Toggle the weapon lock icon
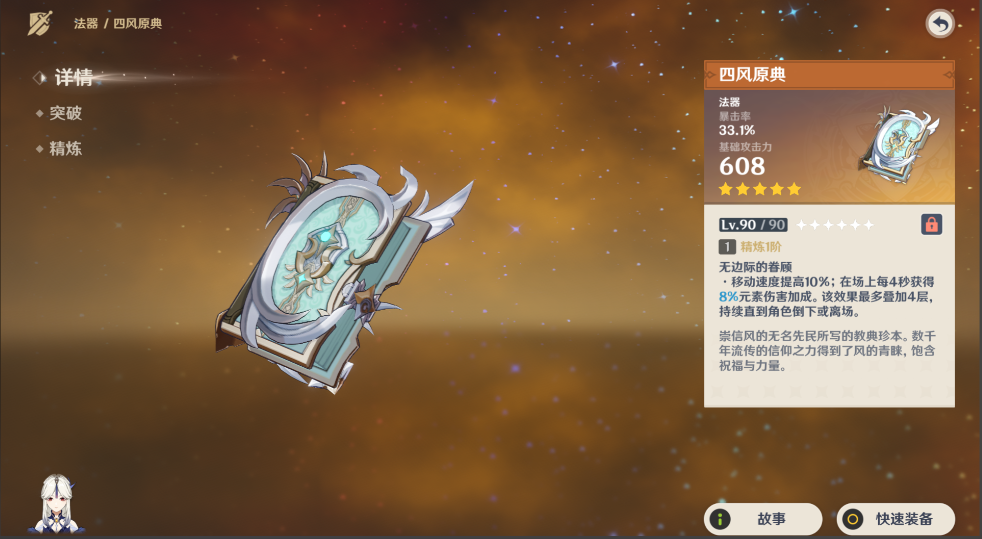Screen dimensions: 982x539 (x=931, y=224)
